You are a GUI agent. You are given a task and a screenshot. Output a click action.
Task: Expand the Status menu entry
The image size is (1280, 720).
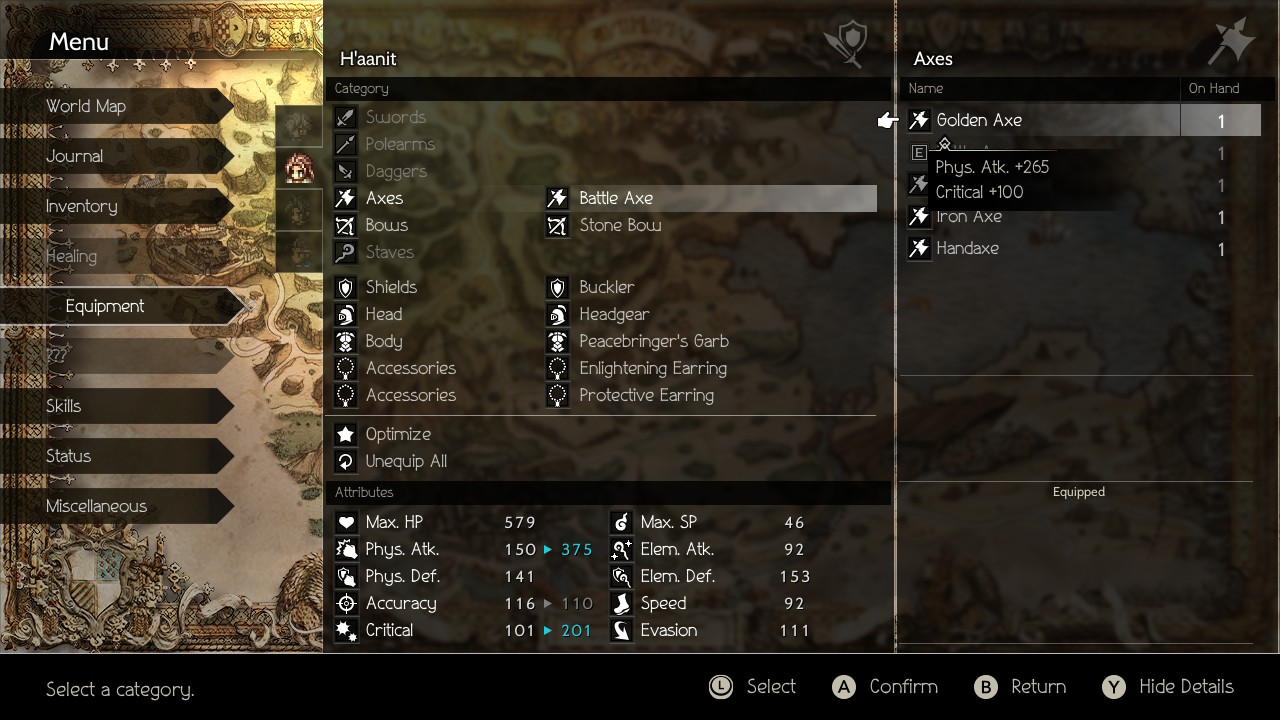point(69,456)
